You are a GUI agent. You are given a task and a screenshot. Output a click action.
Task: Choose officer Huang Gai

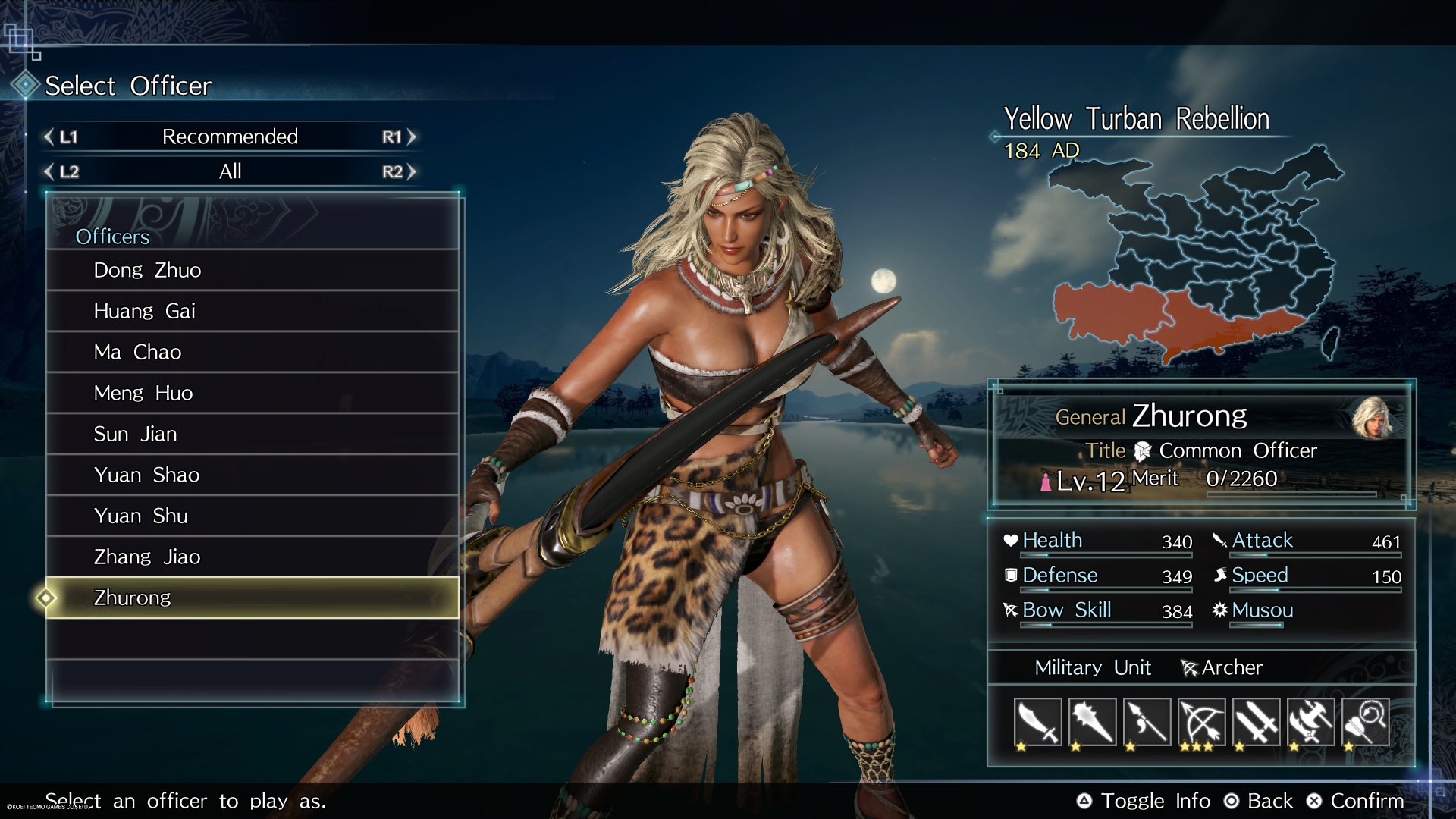[252, 312]
